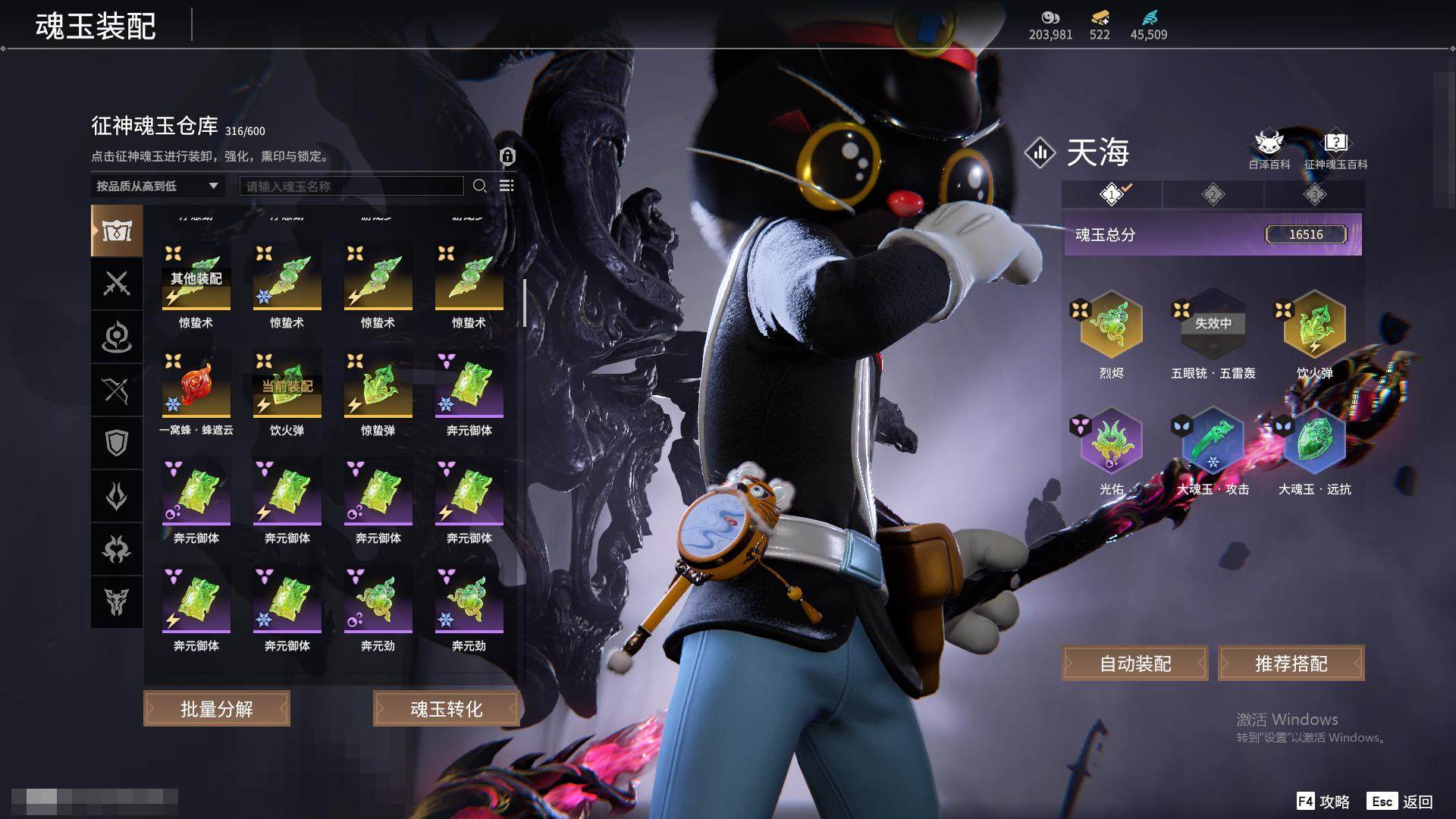This screenshot has width=1456, height=819.
Task: Select the crossed swords category tab
Action: pos(117,284)
